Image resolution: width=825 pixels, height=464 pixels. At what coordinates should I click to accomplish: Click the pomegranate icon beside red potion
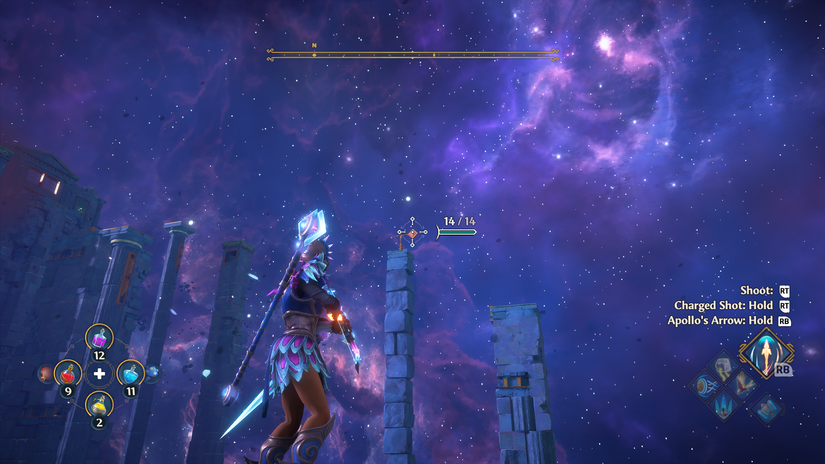click(44, 374)
